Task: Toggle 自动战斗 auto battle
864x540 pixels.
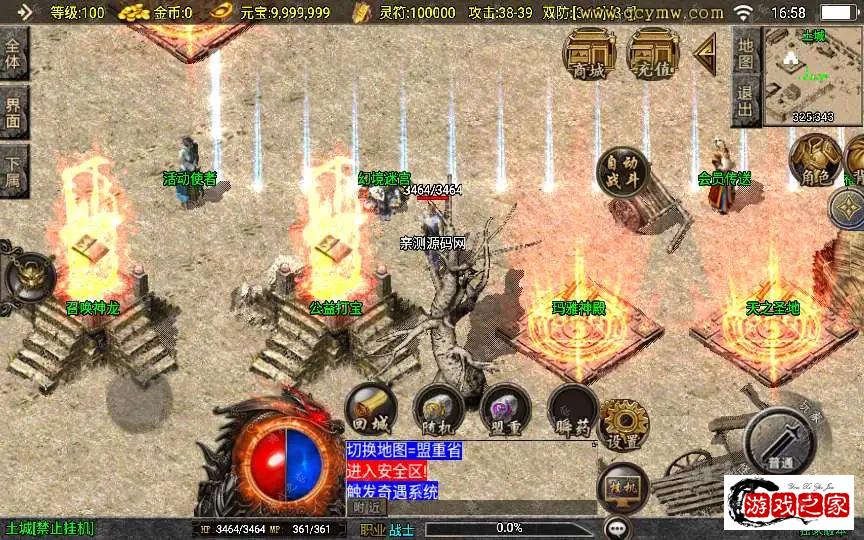Action: pyautogui.click(x=621, y=173)
